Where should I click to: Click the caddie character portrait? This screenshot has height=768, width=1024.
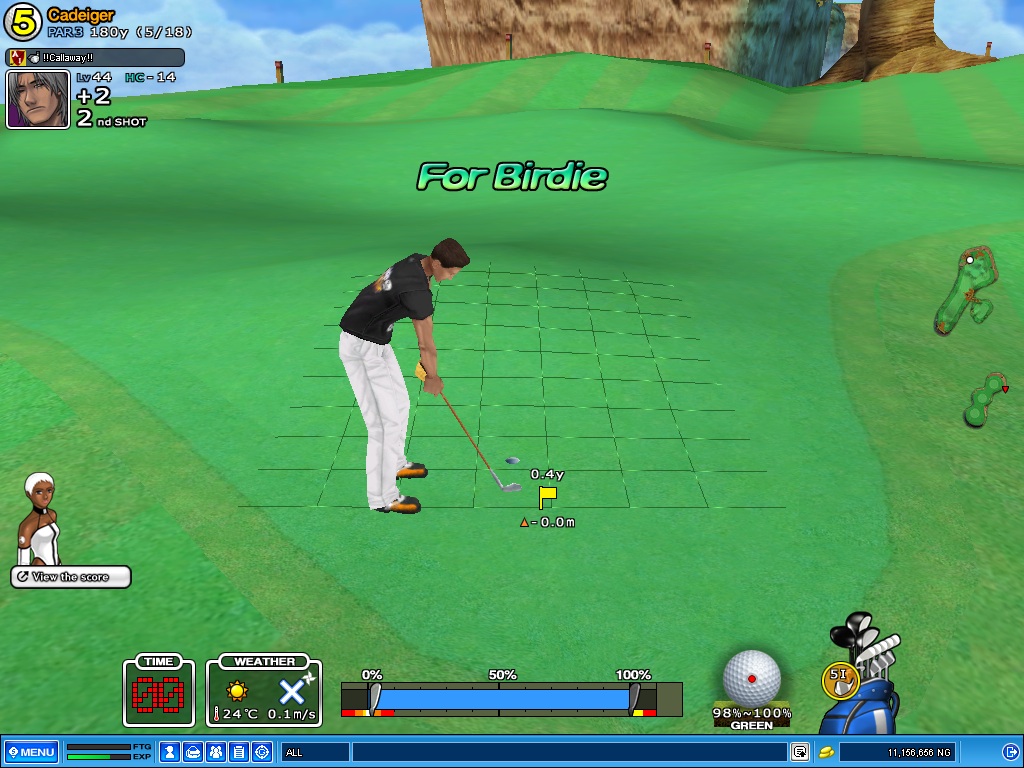pyautogui.click(x=40, y=518)
